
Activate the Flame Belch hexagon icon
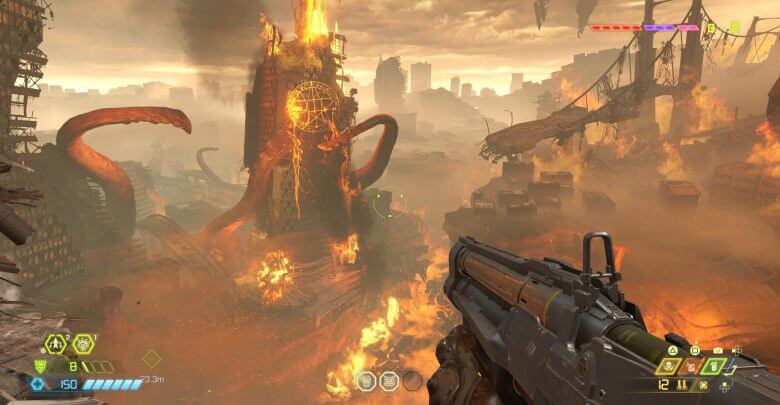pyautogui.click(x=84, y=343)
